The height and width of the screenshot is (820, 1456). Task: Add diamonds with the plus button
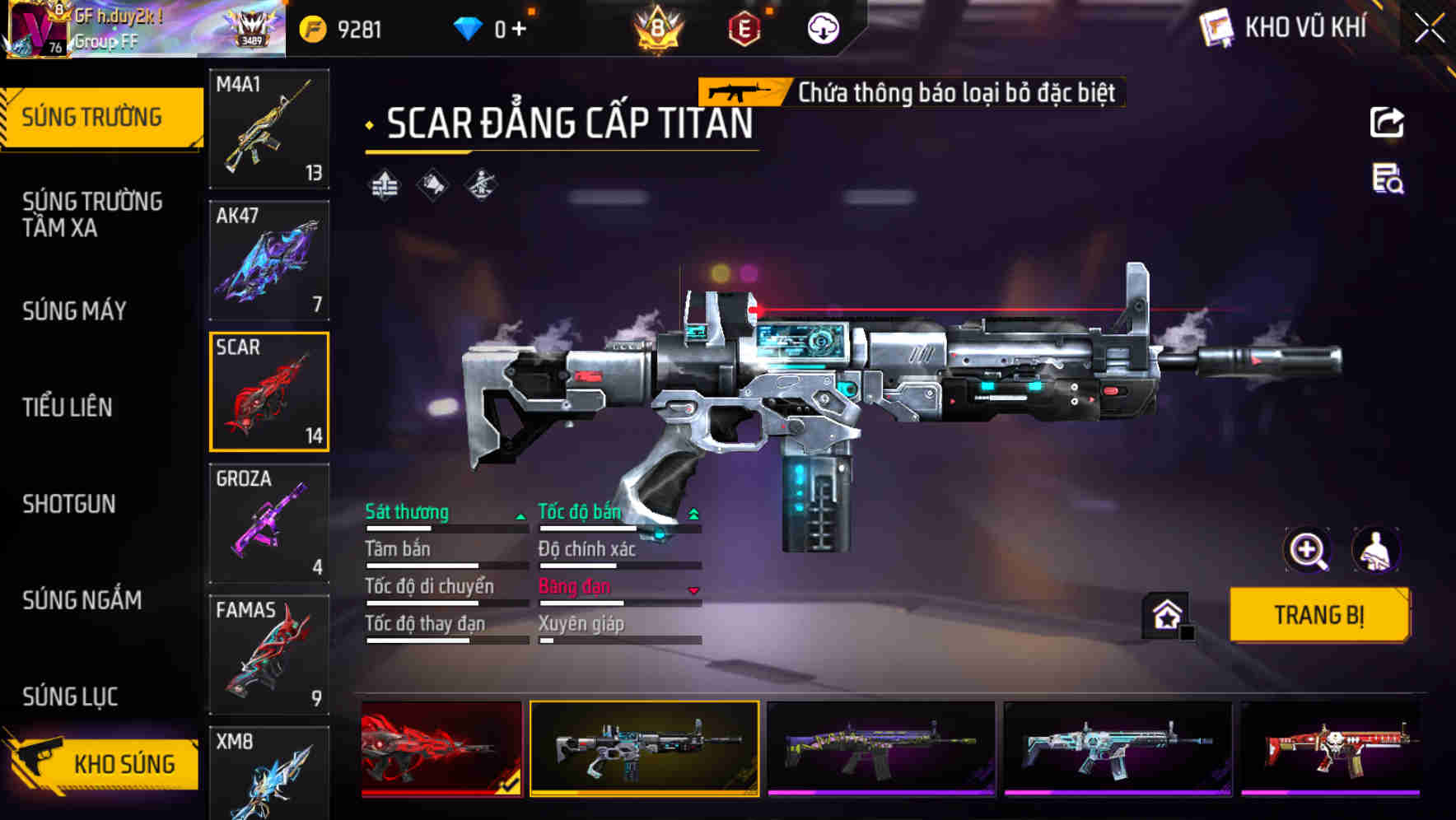[519, 30]
